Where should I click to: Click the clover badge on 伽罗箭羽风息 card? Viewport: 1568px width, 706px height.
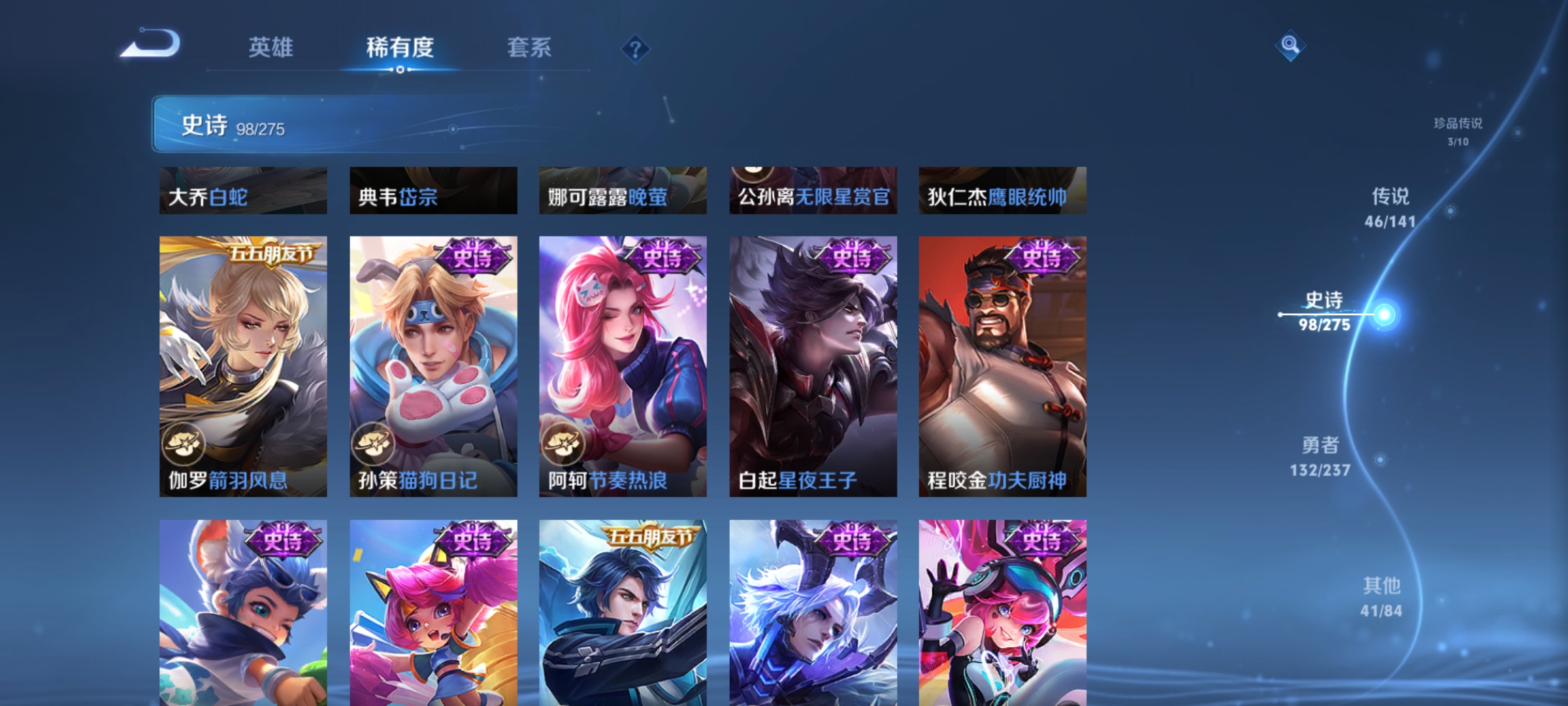coord(186,443)
